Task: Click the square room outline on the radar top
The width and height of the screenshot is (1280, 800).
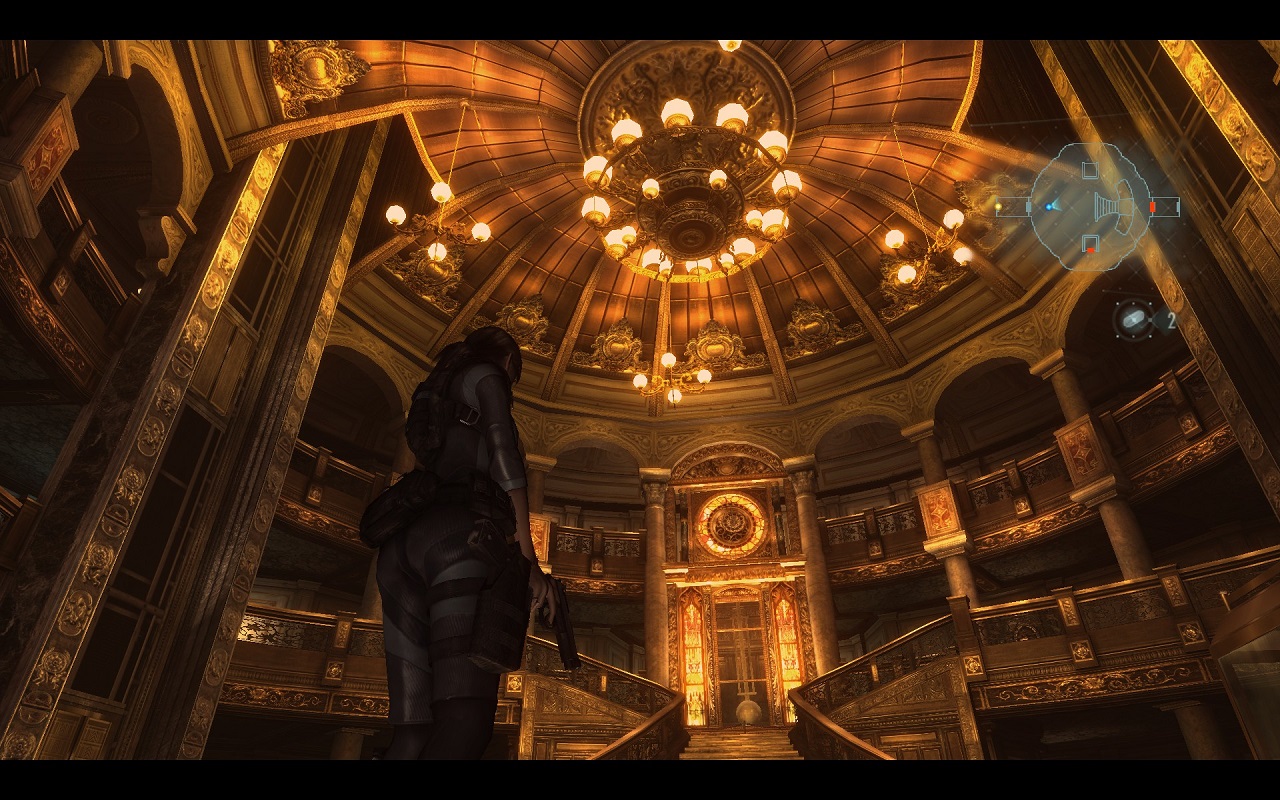Action: pyautogui.click(x=1089, y=168)
